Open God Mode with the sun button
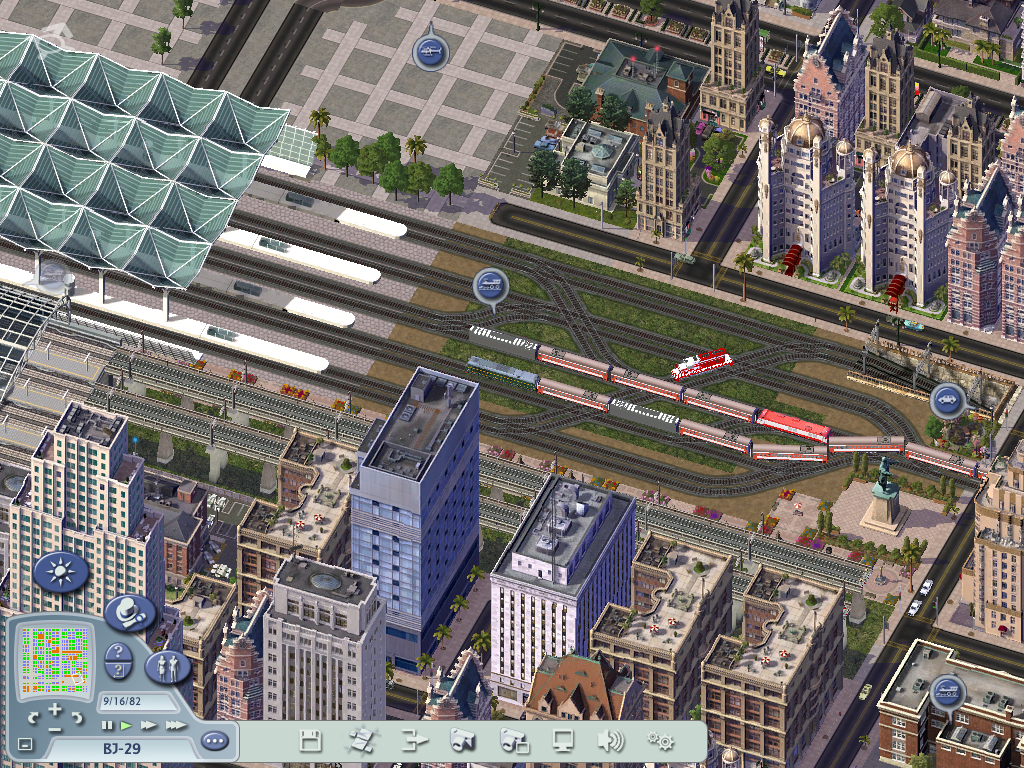Viewport: 1024px width, 768px height. click(x=62, y=573)
